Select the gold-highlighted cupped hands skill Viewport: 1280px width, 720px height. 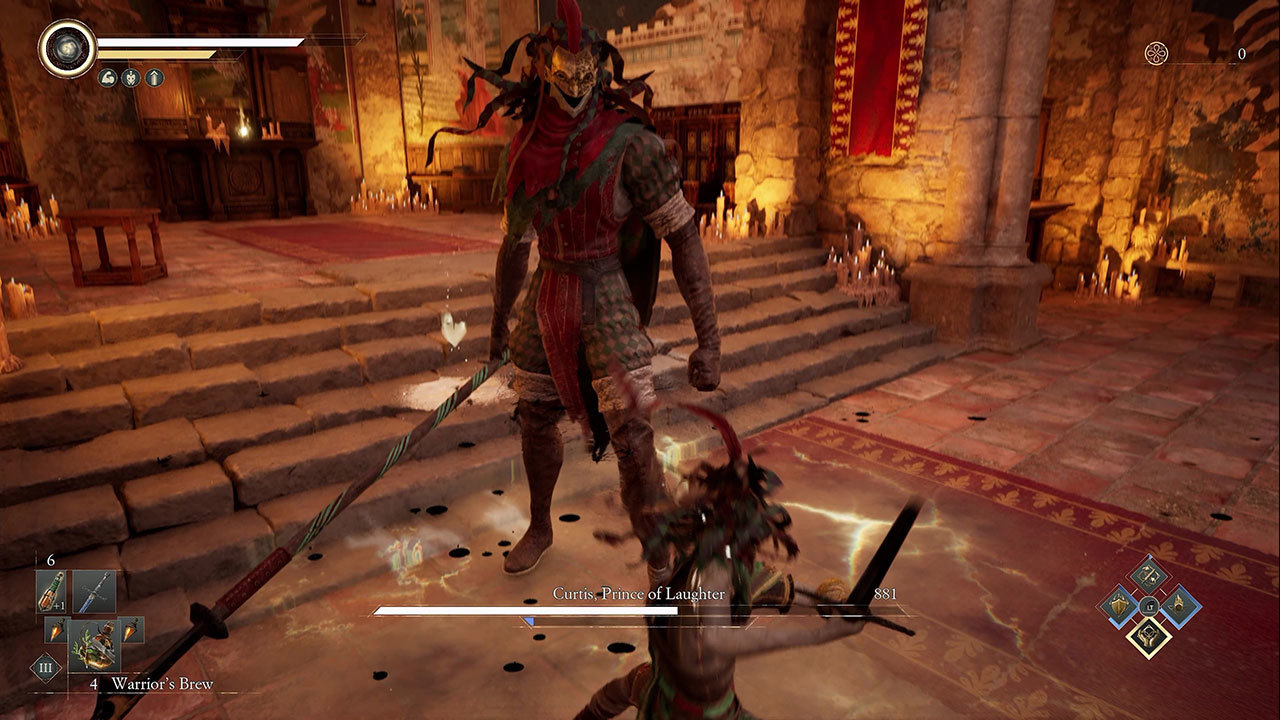[1149, 637]
